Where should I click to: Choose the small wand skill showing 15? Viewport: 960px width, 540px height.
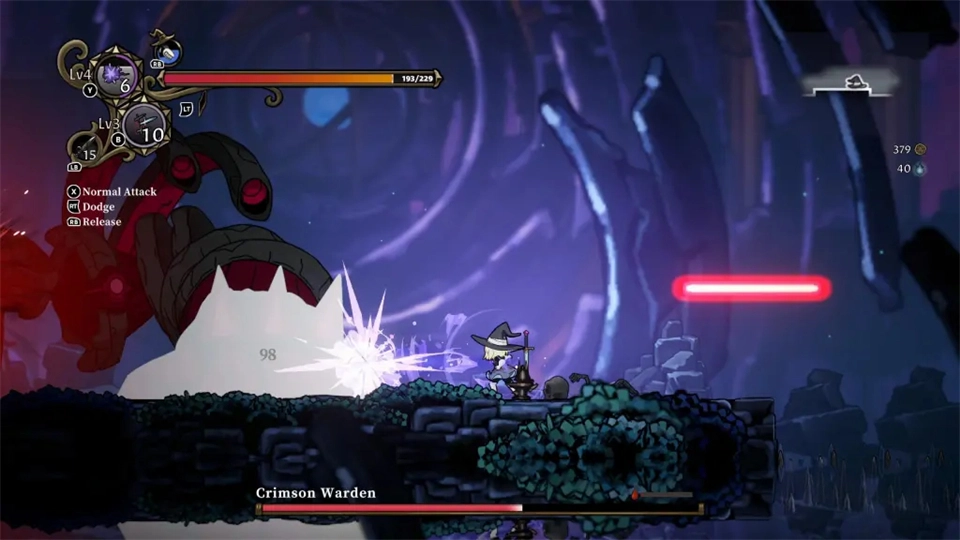coord(86,152)
